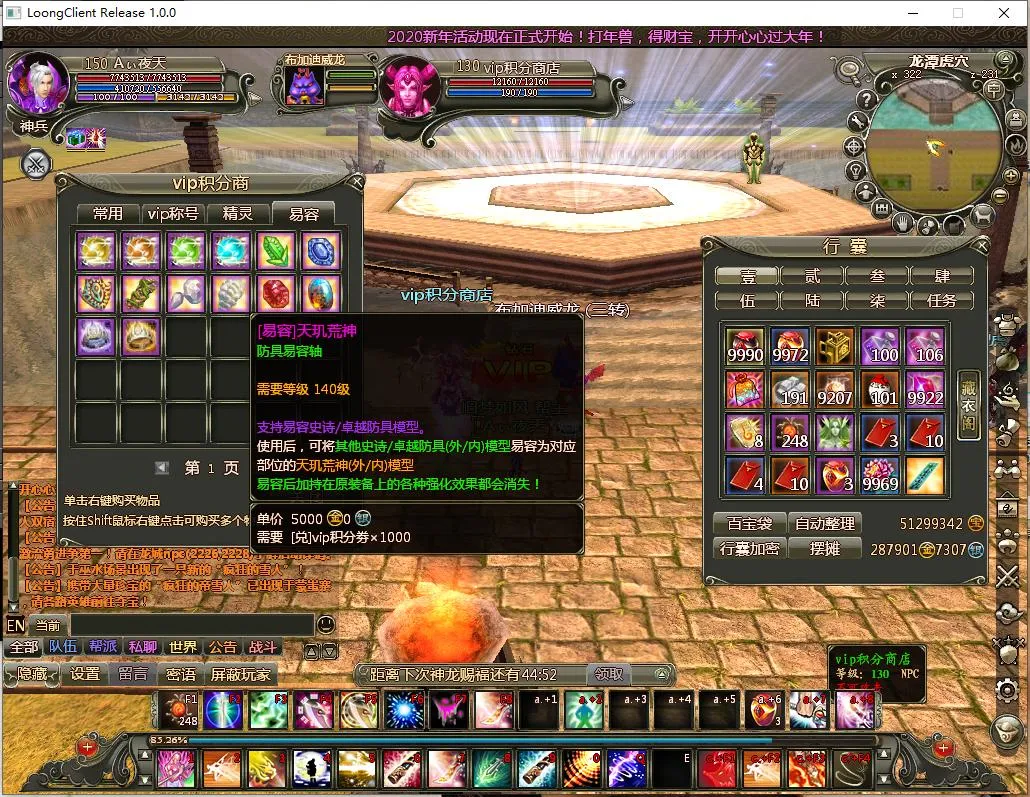Viewport: 1030px width, 797px height.
Task: Close the LoongClient window
Action: coord(1004,13)
